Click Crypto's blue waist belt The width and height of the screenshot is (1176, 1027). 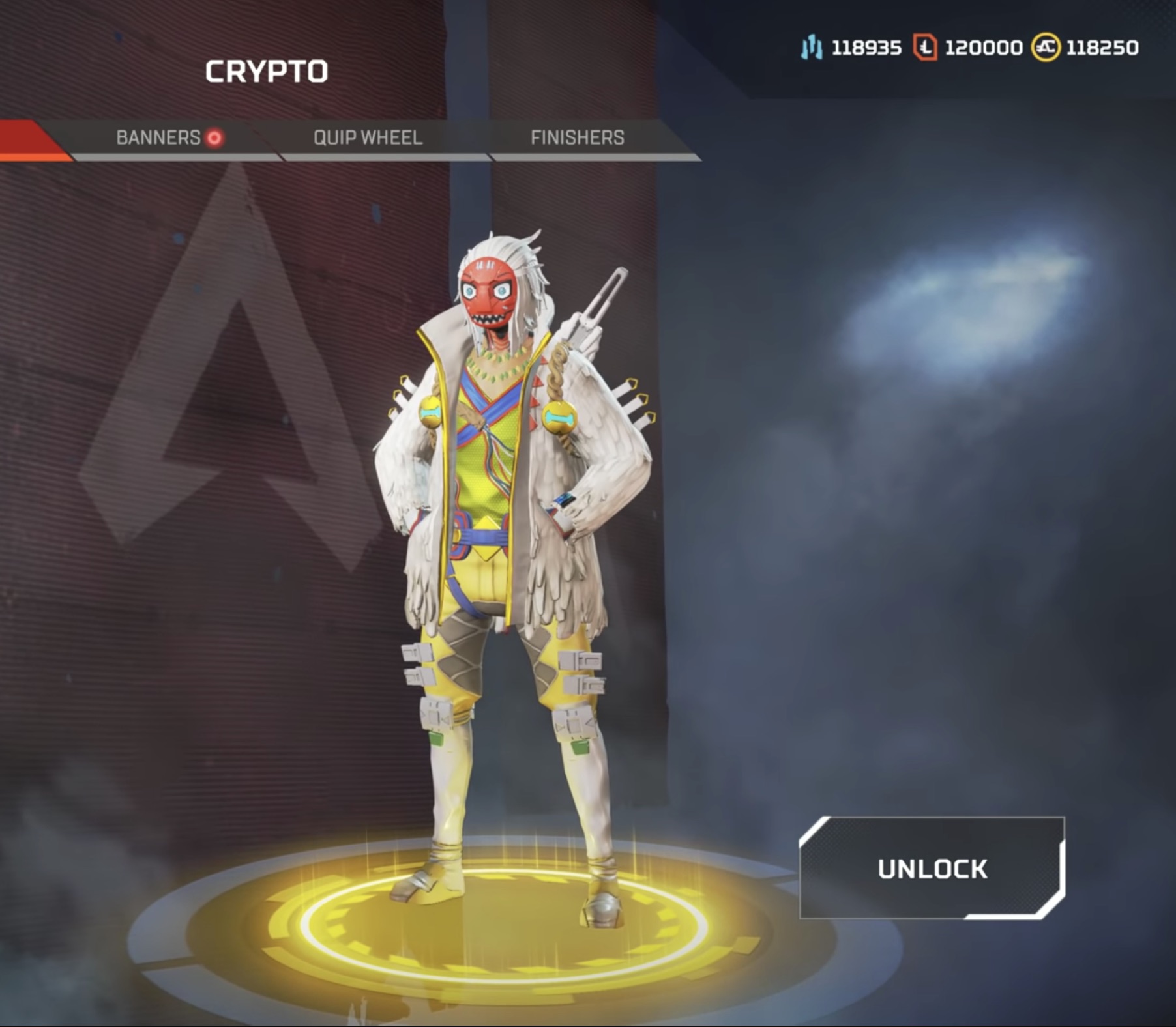pyautogui.click(x=482, y=536)
